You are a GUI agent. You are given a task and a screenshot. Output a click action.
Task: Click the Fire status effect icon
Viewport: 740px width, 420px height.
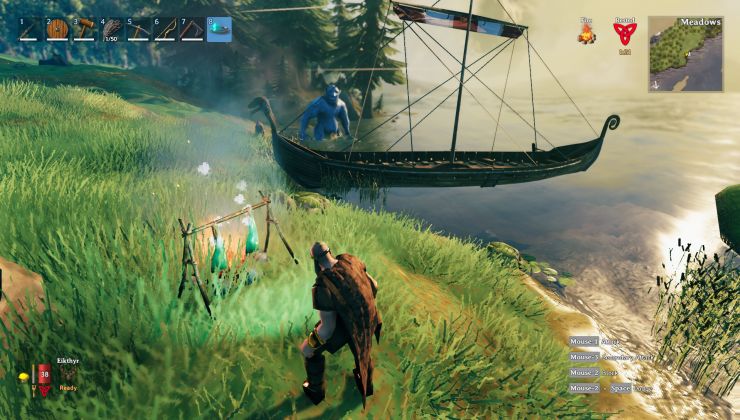tap(586, 35)
